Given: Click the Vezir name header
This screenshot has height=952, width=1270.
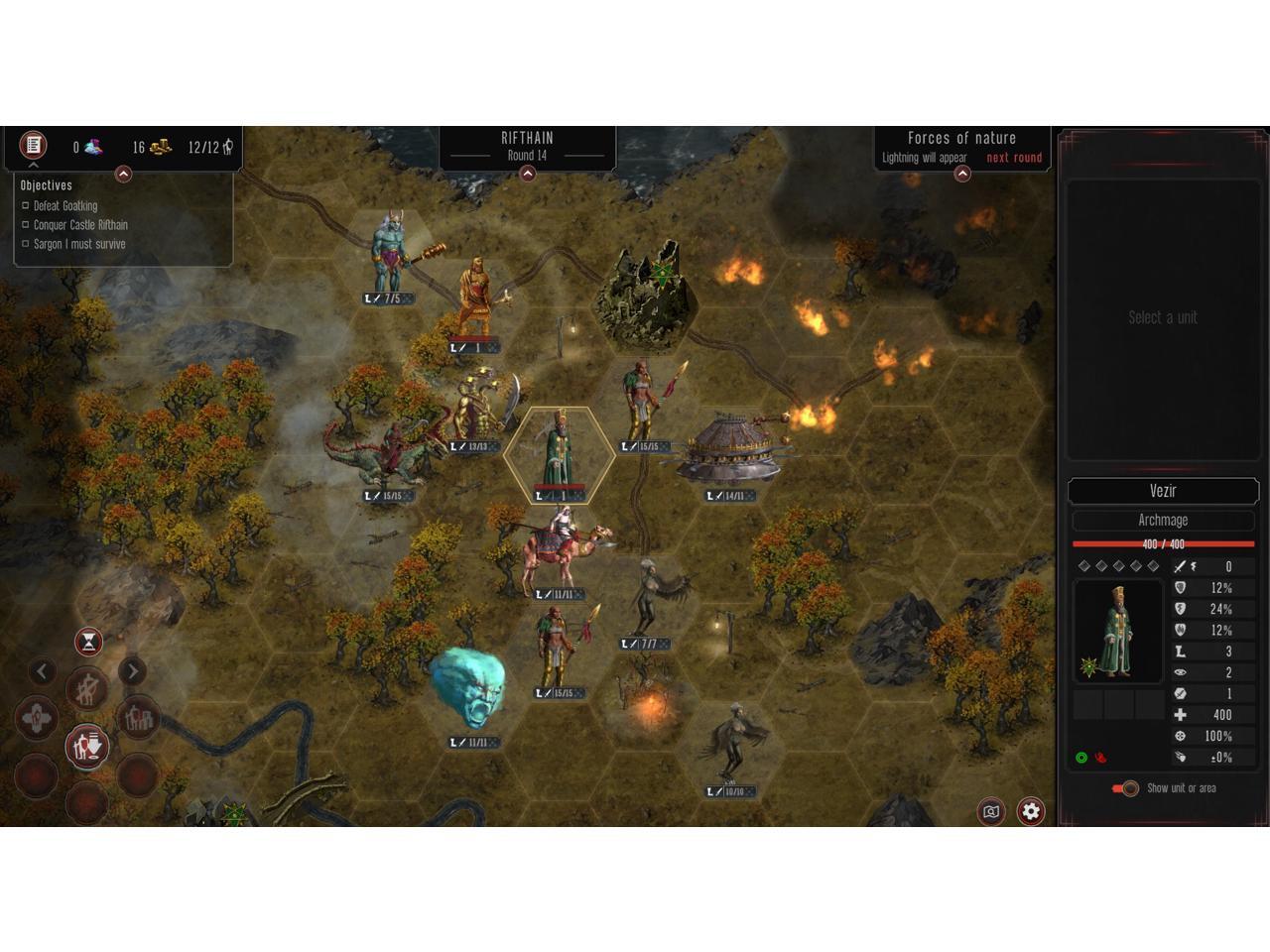Looking at the screenshot, I should [x=1163, y=491].
